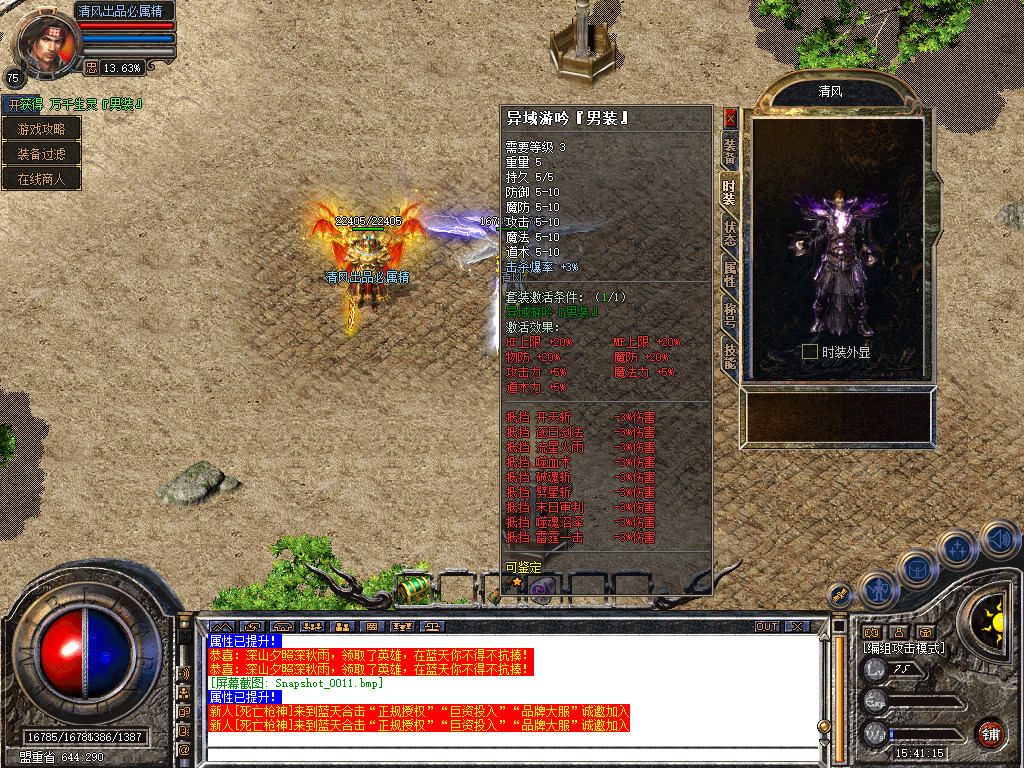Close the chat window with its X button

pyautogui.click(x=796, y=626)
